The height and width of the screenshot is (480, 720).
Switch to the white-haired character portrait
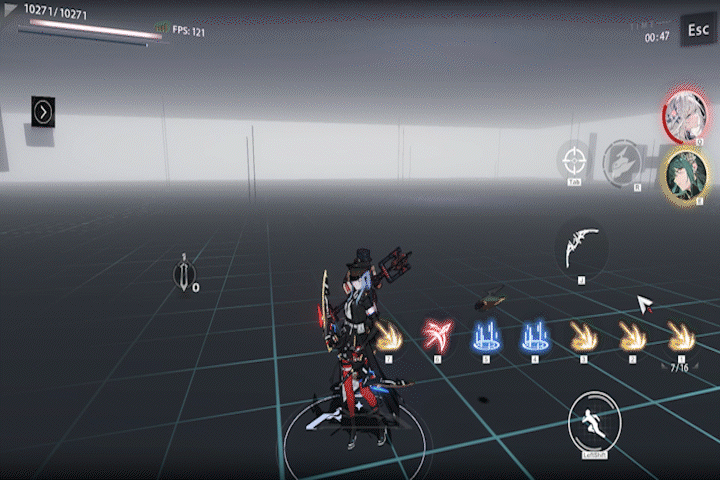[x=685, y=113]
